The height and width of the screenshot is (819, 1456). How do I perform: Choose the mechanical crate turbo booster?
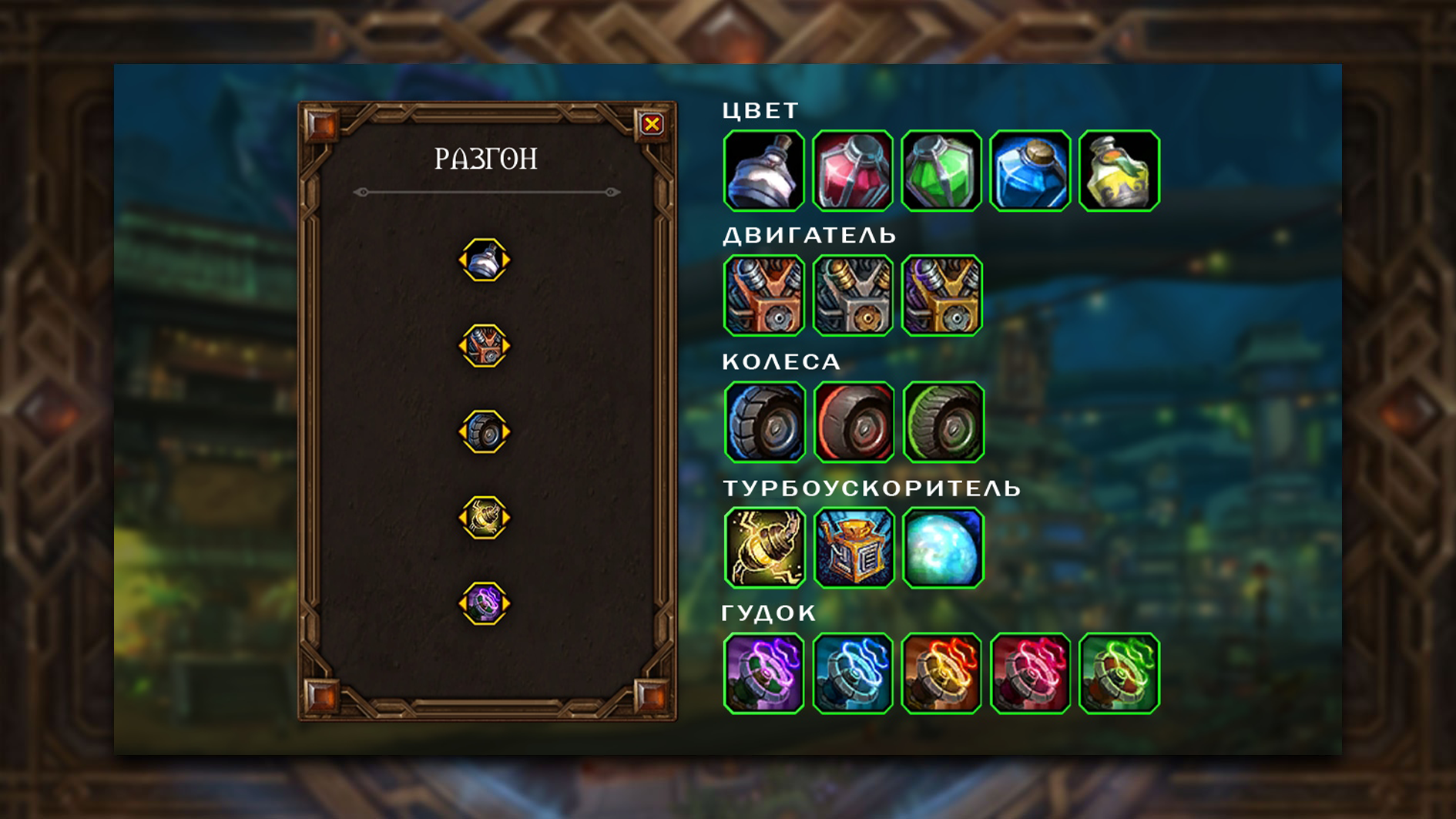pos(854,547)
